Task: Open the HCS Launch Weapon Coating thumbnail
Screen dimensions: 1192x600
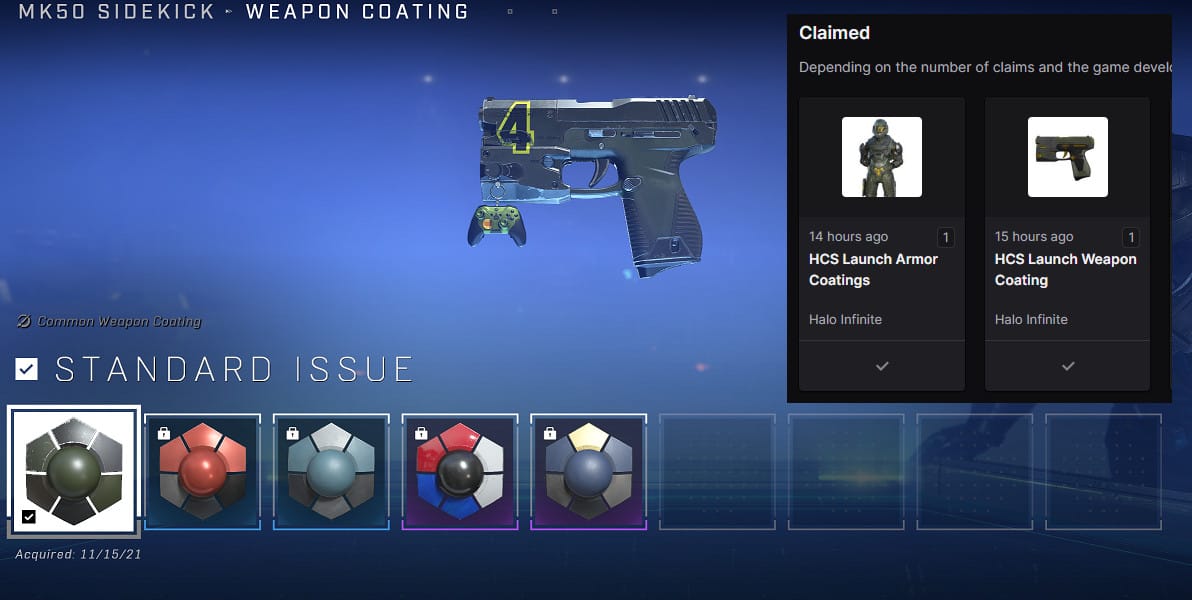Action: pyautogui.click(x=1067, y=157)
